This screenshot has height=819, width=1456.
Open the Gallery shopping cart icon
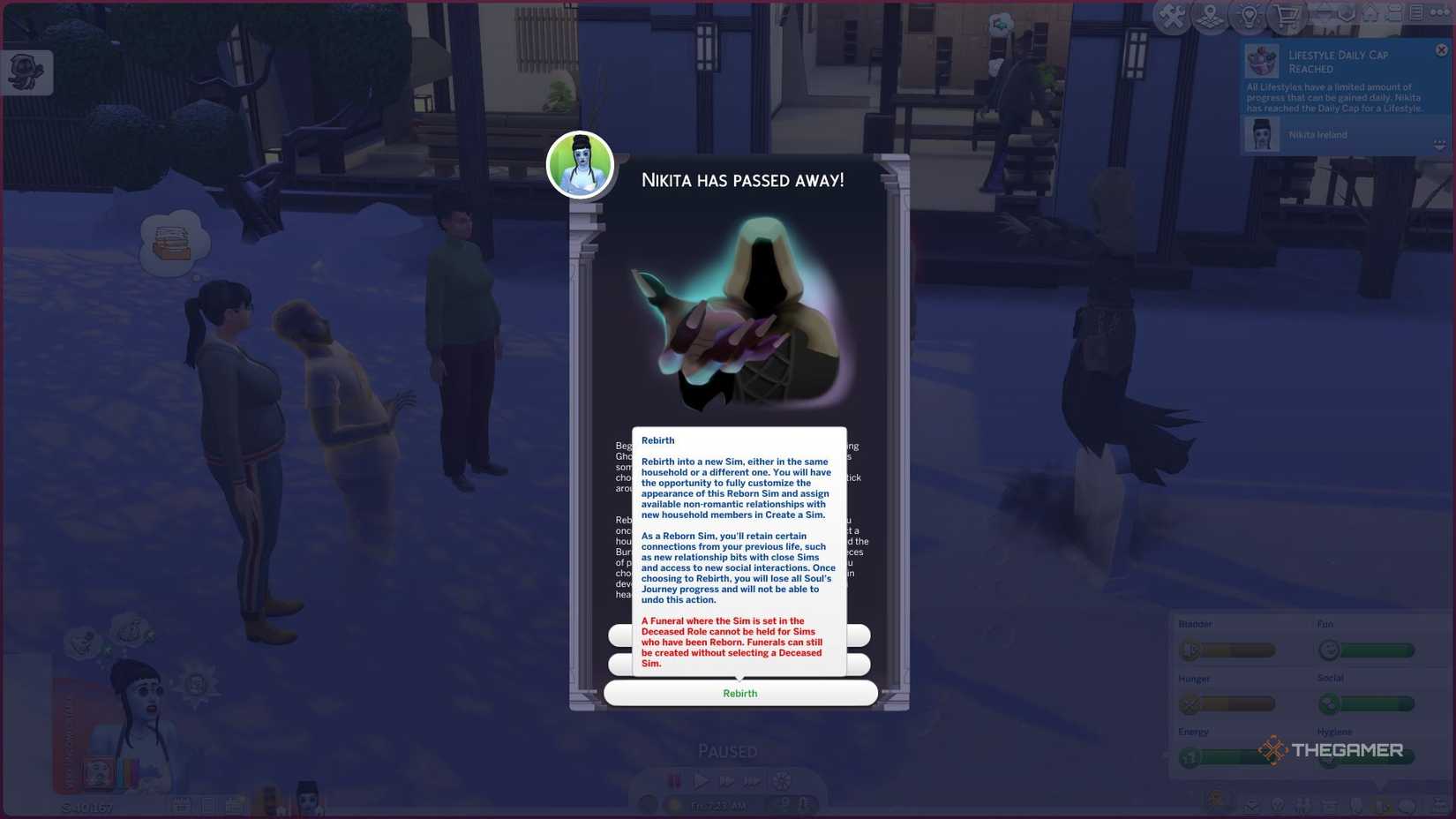[x=1287, y=14]
